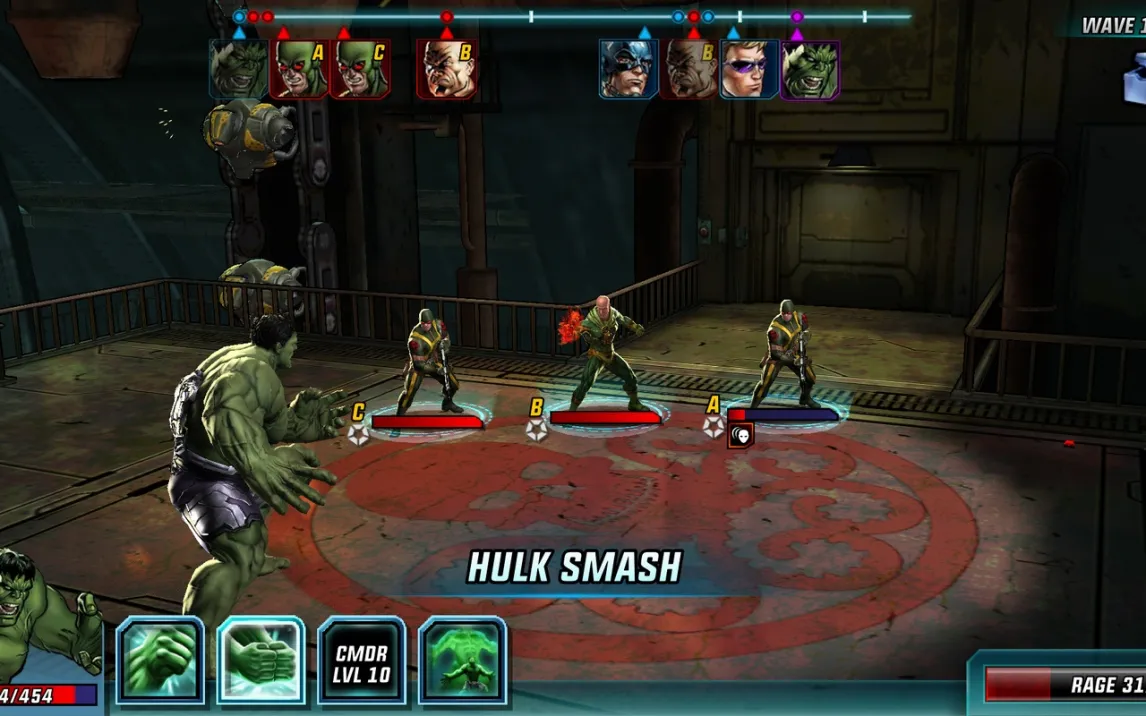Select Hawkeye's turn-order portrait
The image size is (1146, 716).
point(749,69)
